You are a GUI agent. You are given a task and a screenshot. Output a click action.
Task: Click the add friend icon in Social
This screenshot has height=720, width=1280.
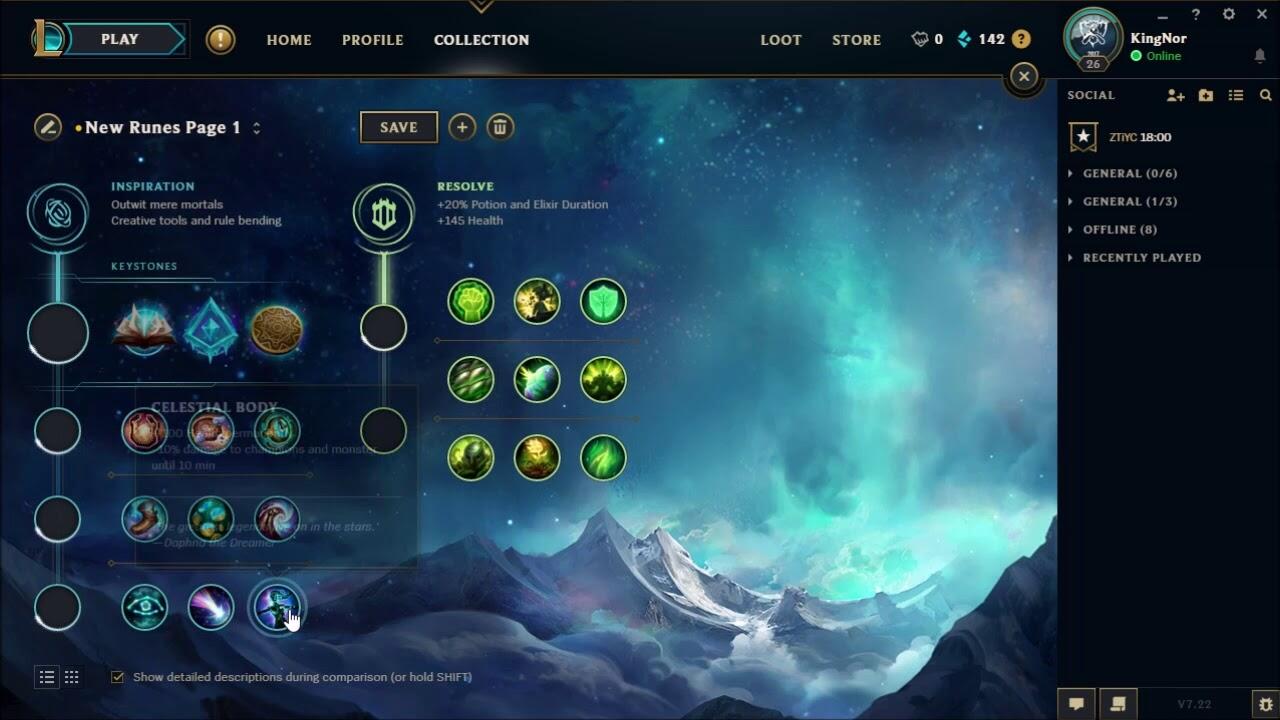click(x=1175, y=95)
